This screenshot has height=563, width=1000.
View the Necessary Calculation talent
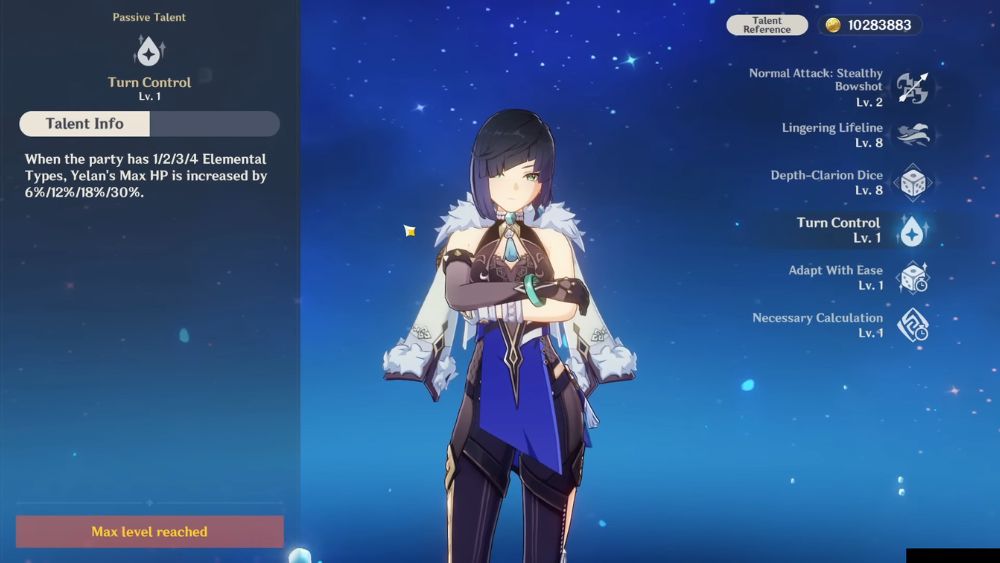click(x=911, y=325)
